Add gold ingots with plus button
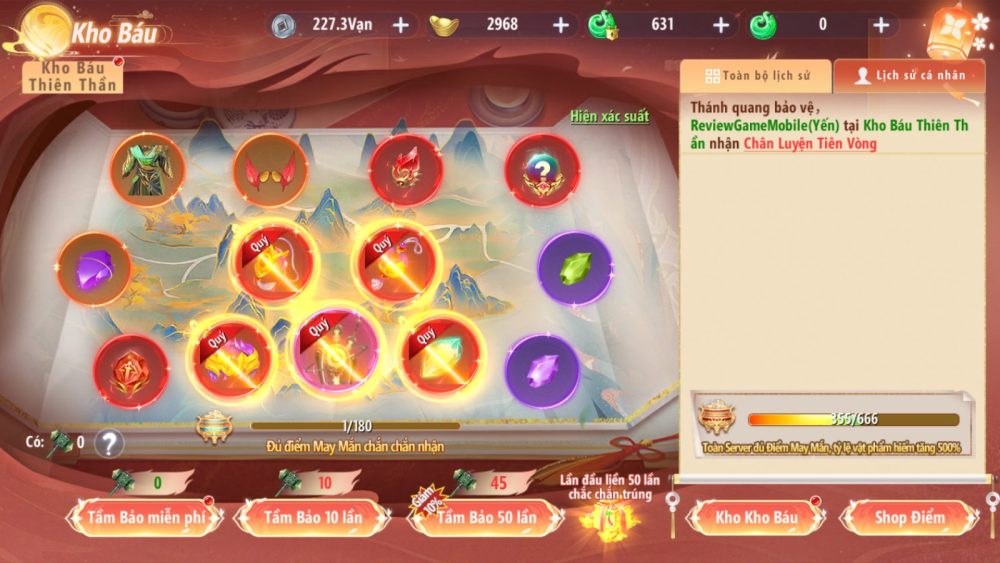The image size is (1000, 563). pyautogui.click(x=560, y=25)
